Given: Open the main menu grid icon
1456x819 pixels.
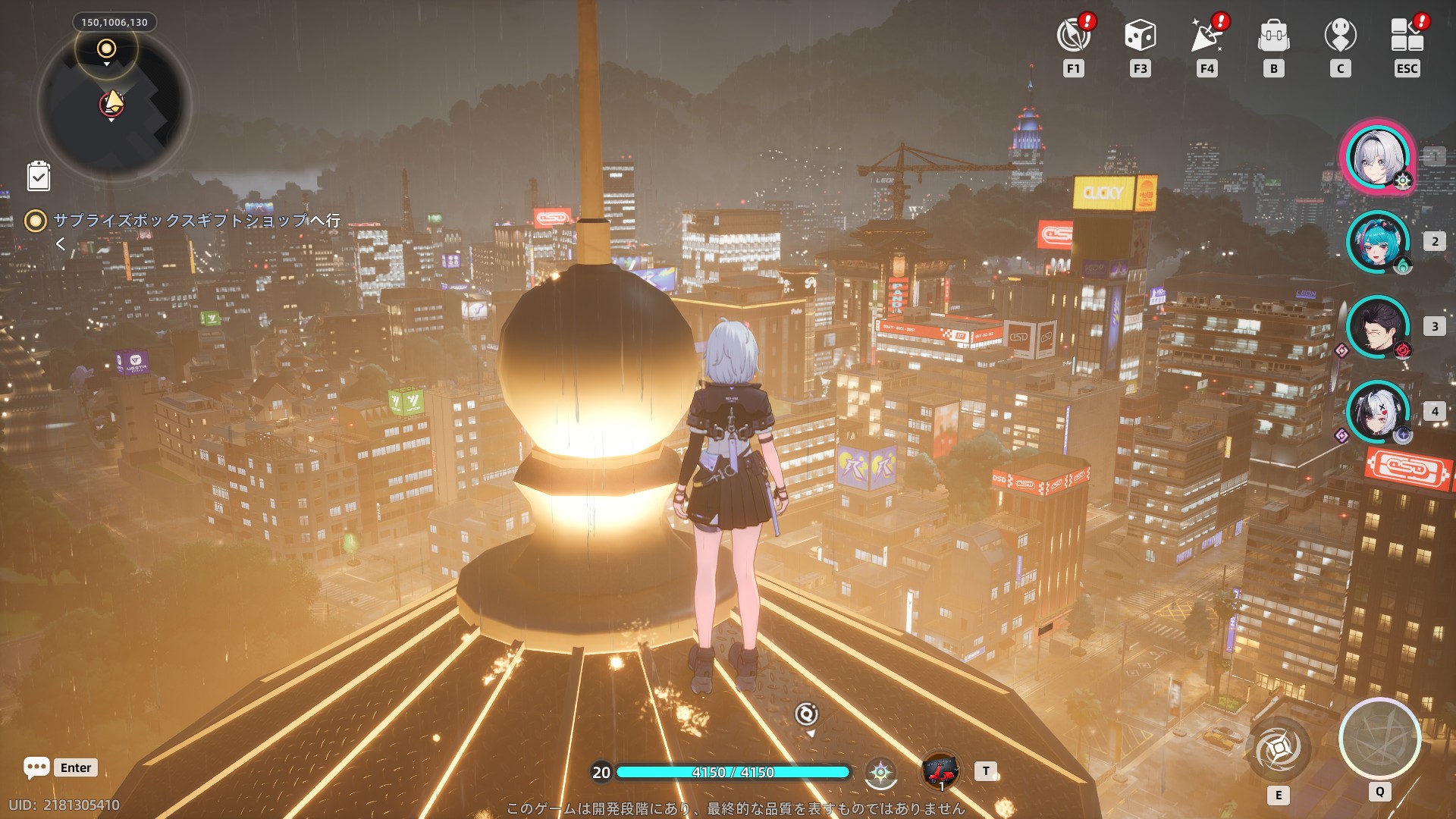Looking at the screenshot, I should coord(1407,36).
